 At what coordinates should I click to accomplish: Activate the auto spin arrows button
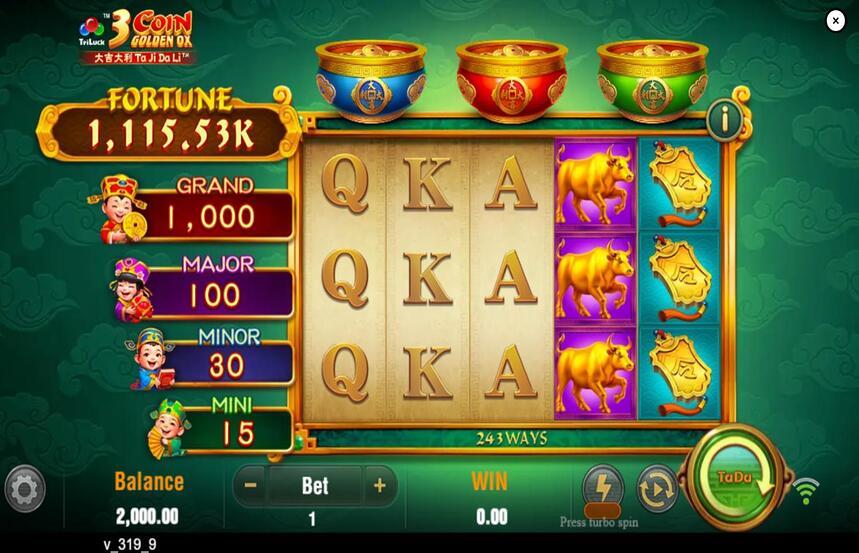point(656,488)
